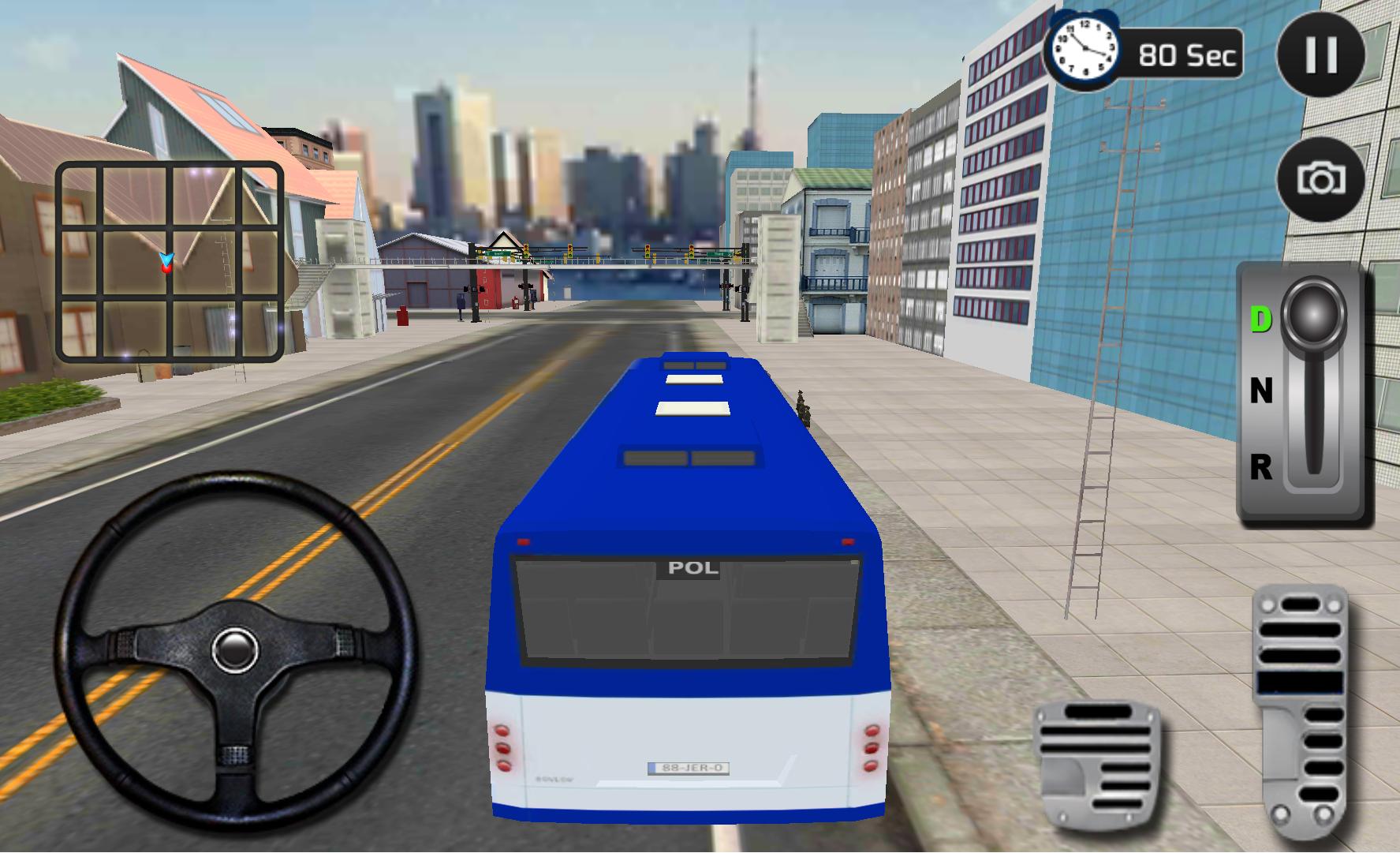Tap the bus license plate 88-JER-0
Screen dimensions: 1400x853
coord(688,765)
